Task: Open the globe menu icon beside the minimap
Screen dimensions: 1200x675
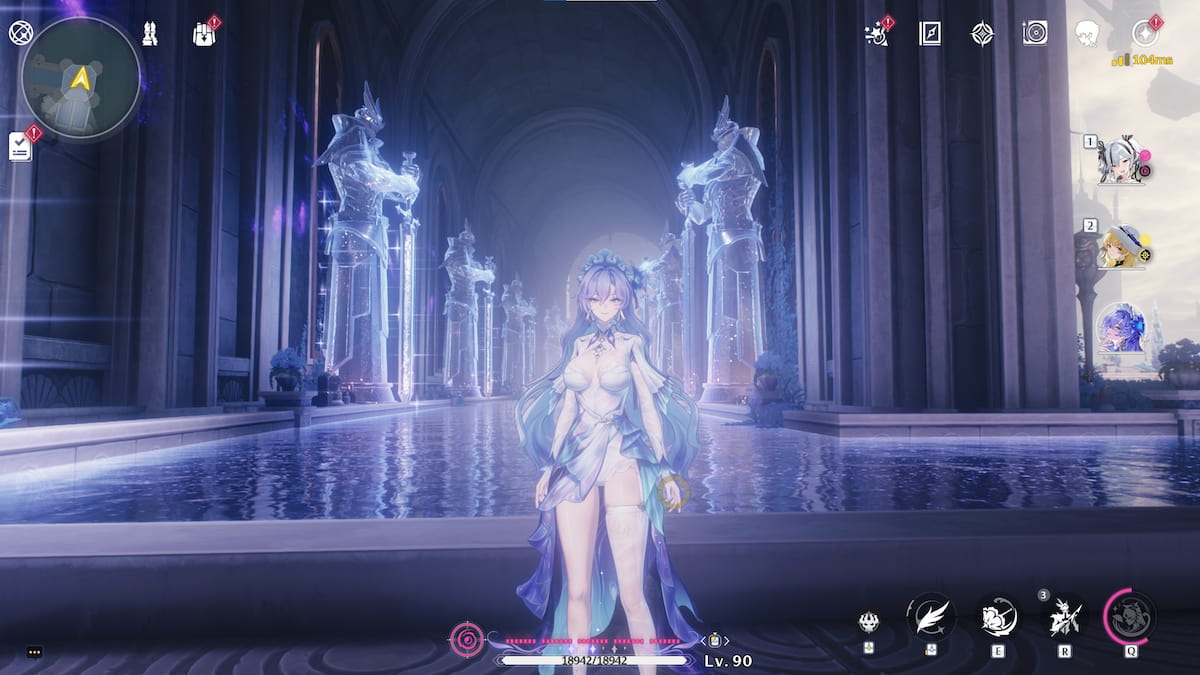Action: tap(20, 33)
